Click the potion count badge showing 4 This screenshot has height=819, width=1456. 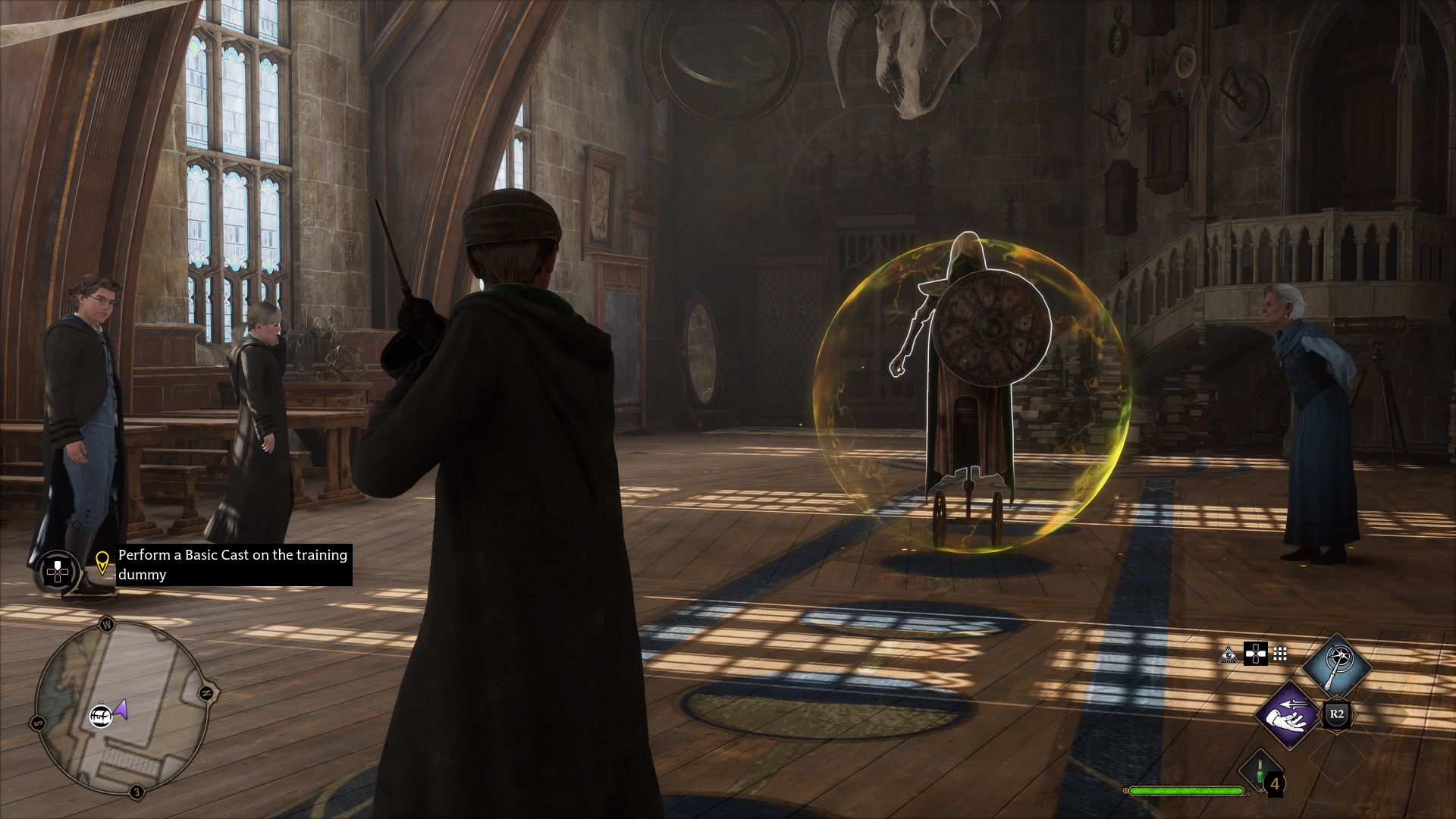click(1276, 783)
